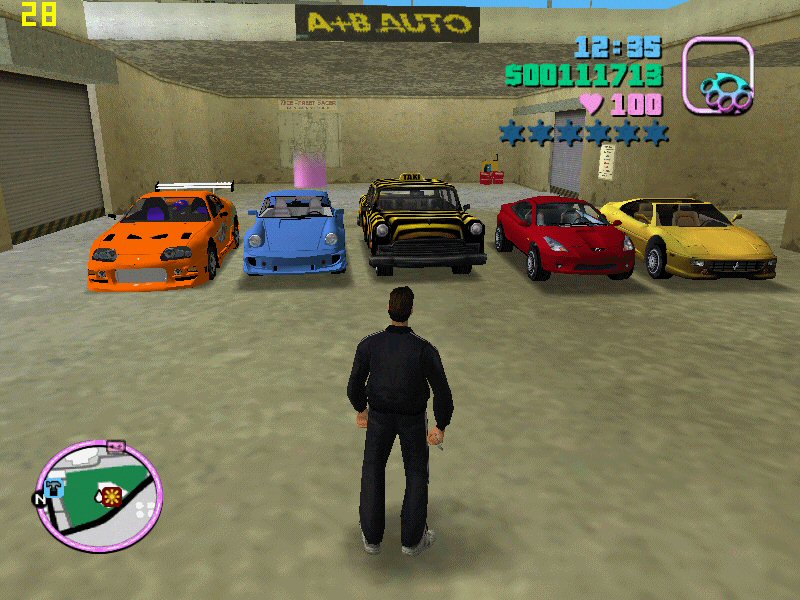The image size is (800, 600).
Task: Click the blue hammer marker on the radar
Action: point(56,487)
